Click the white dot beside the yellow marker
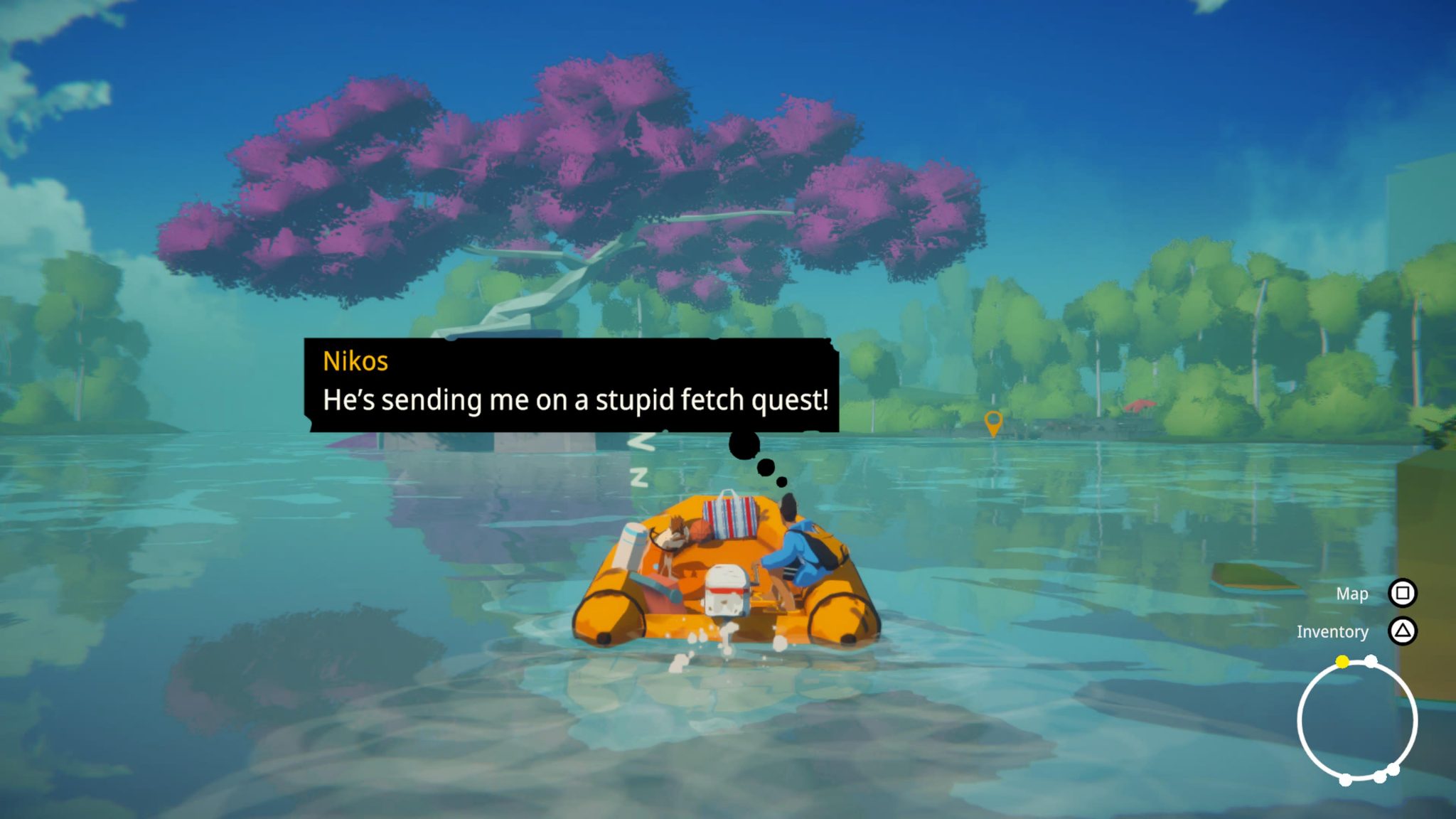 1371,660
